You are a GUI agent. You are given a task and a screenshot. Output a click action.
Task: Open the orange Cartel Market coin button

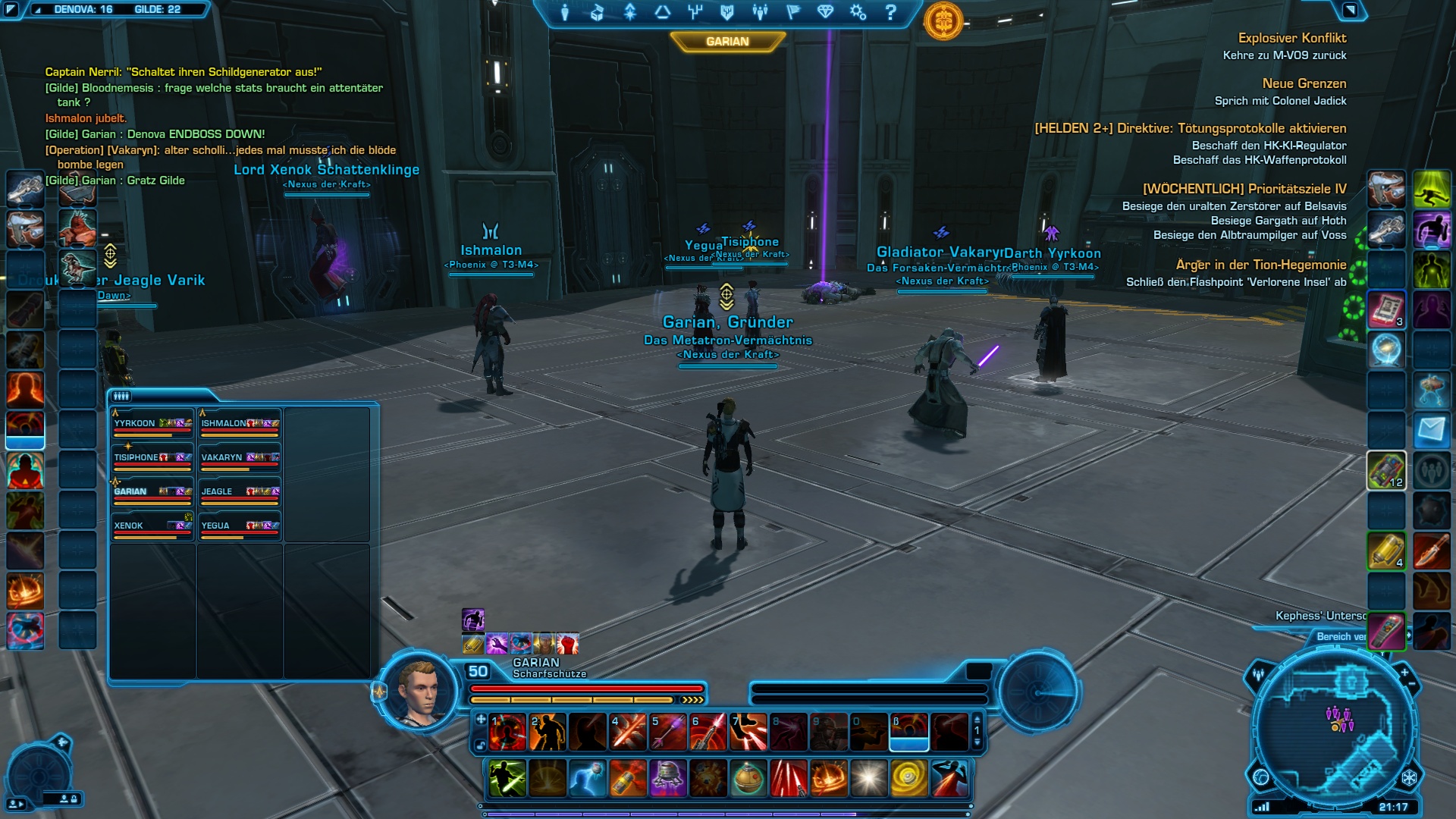(x=943, y=21)
